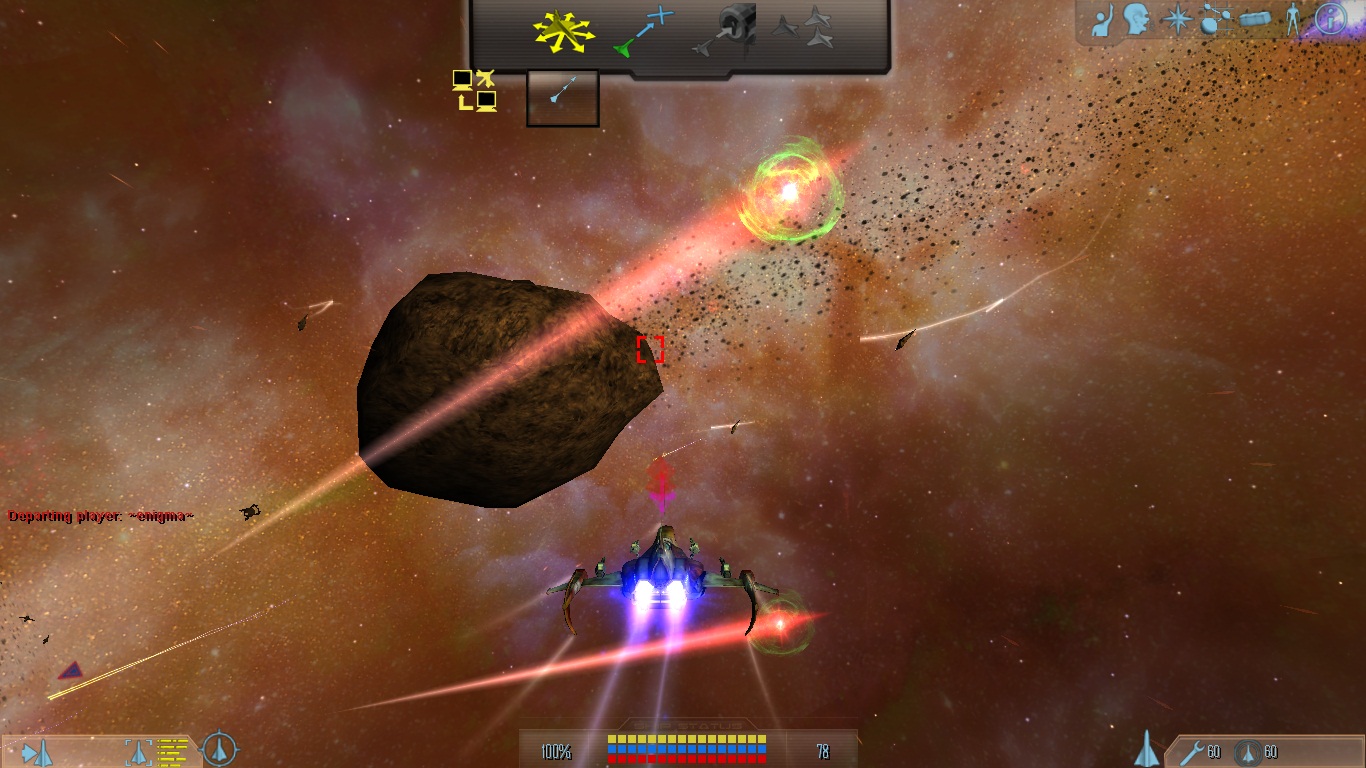Show the information circle panel
The image size is (1366, 768).
[x=1331, y=19]
